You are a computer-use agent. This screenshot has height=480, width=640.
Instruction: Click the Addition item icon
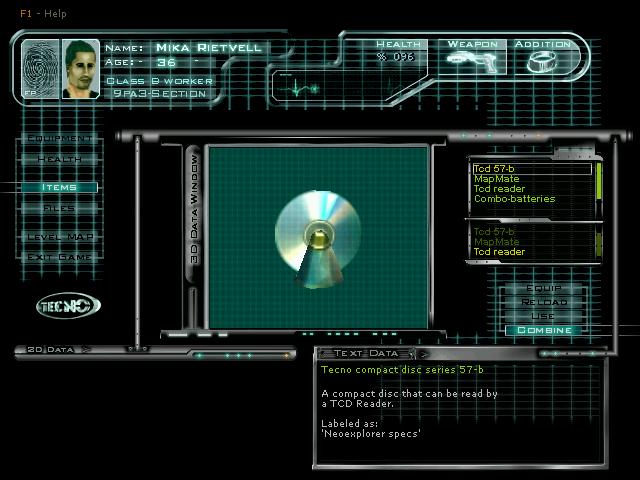541,62
